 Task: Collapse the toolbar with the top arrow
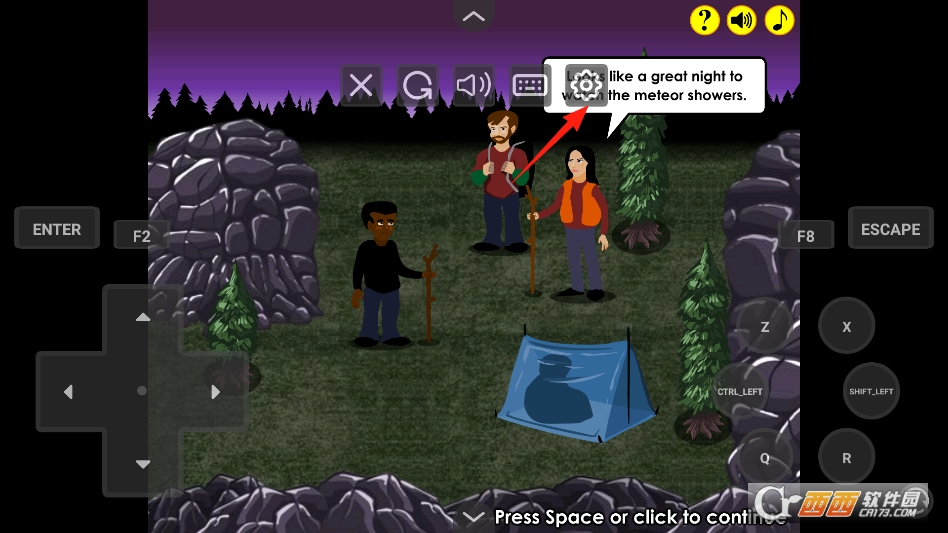pos(474,16)
